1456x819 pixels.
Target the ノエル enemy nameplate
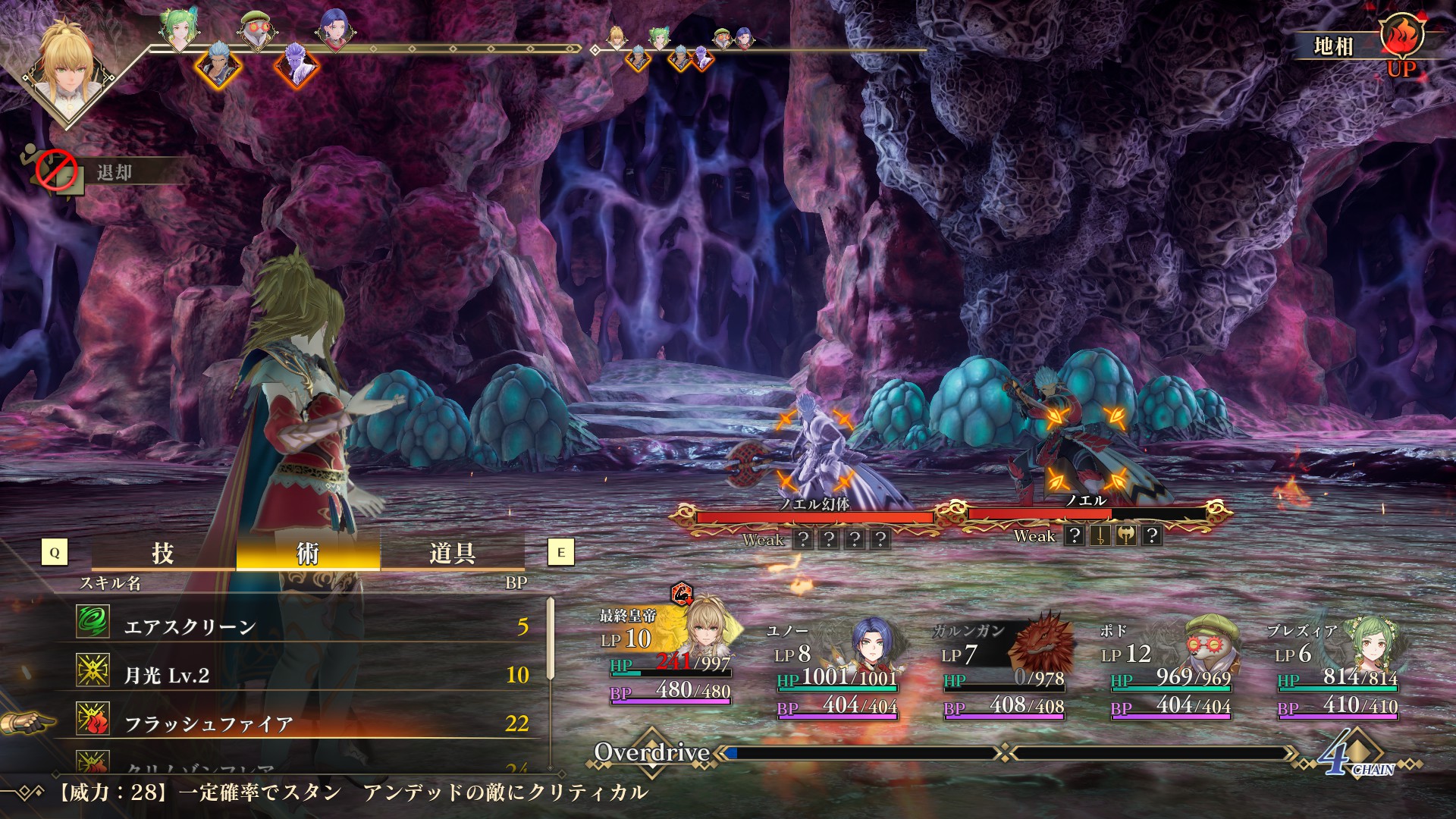coord(1086,501)
